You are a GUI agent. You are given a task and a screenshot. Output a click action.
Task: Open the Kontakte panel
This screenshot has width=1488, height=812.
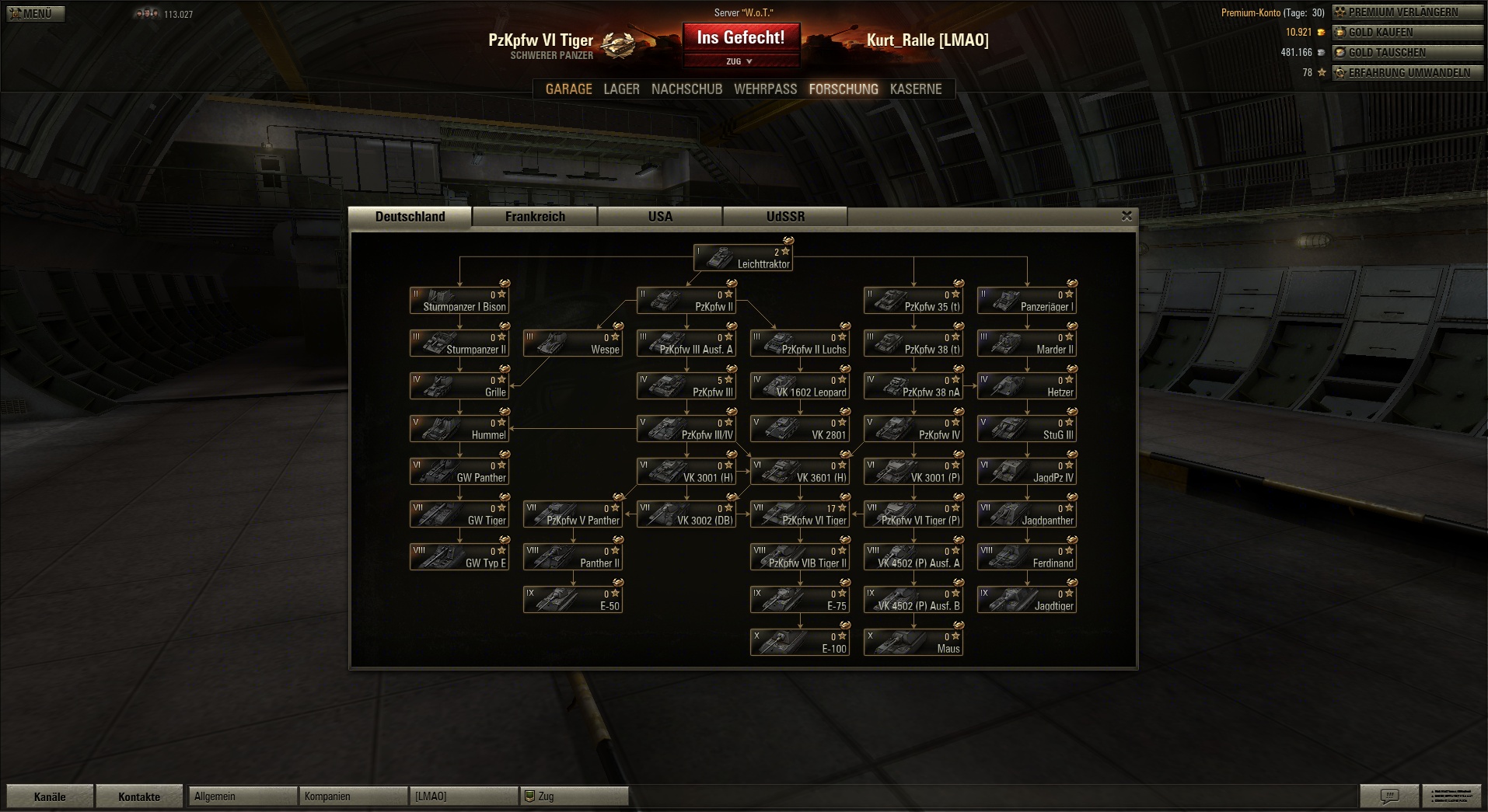(x=139, y=796)
